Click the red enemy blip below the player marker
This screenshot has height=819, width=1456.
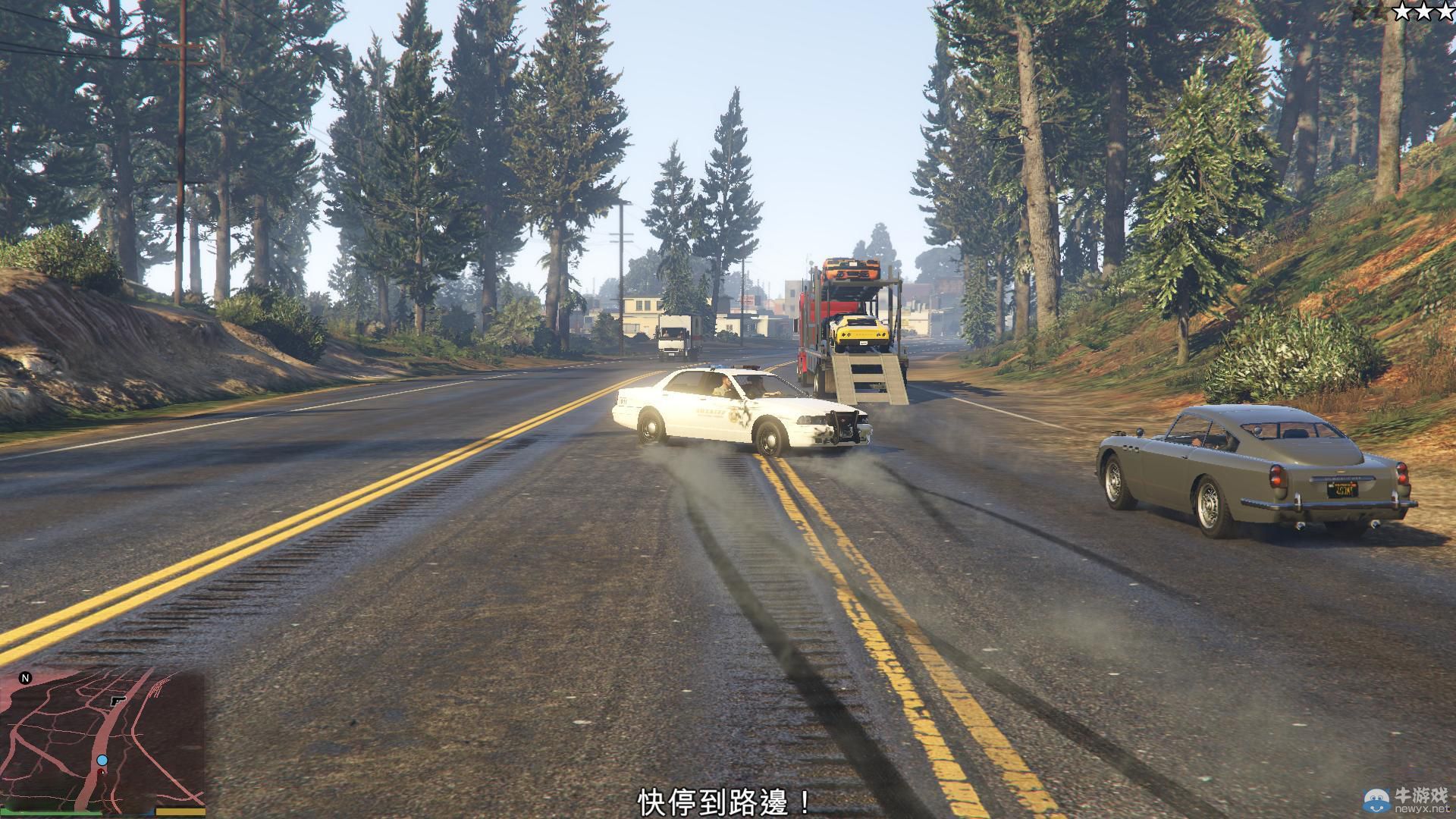tap(102, 771)
